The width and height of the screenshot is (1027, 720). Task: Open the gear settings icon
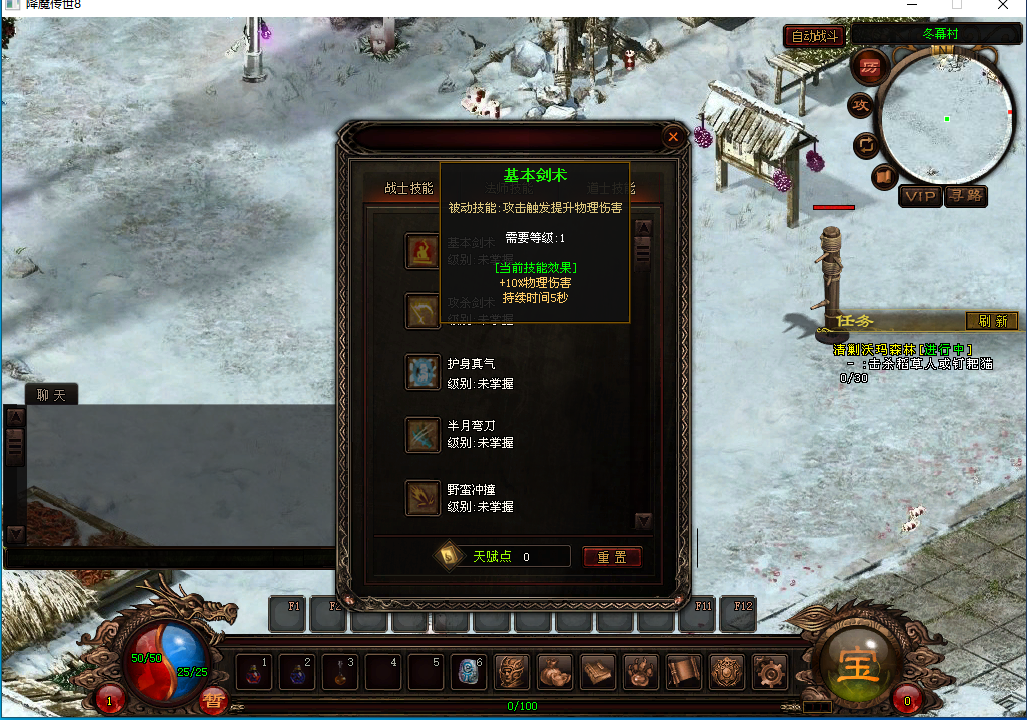tap(769, 671)
